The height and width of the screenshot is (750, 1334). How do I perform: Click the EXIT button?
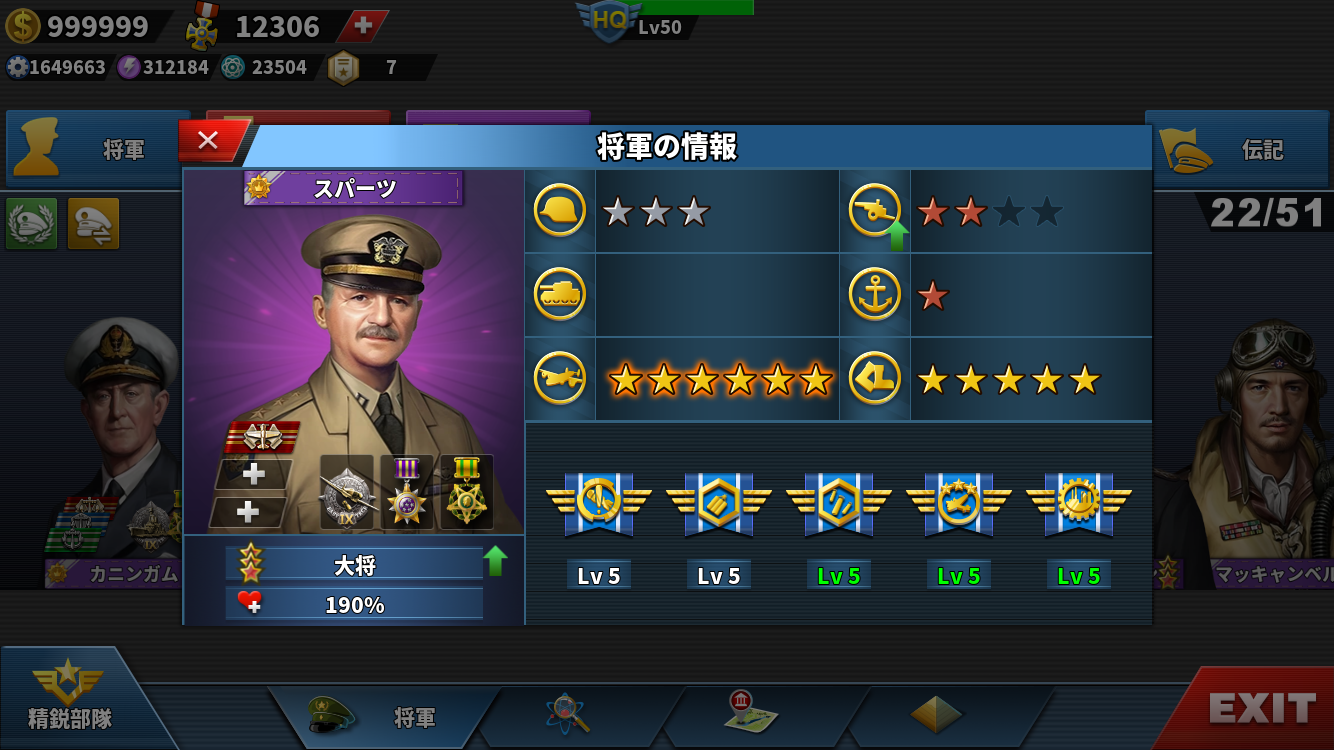1261,709
